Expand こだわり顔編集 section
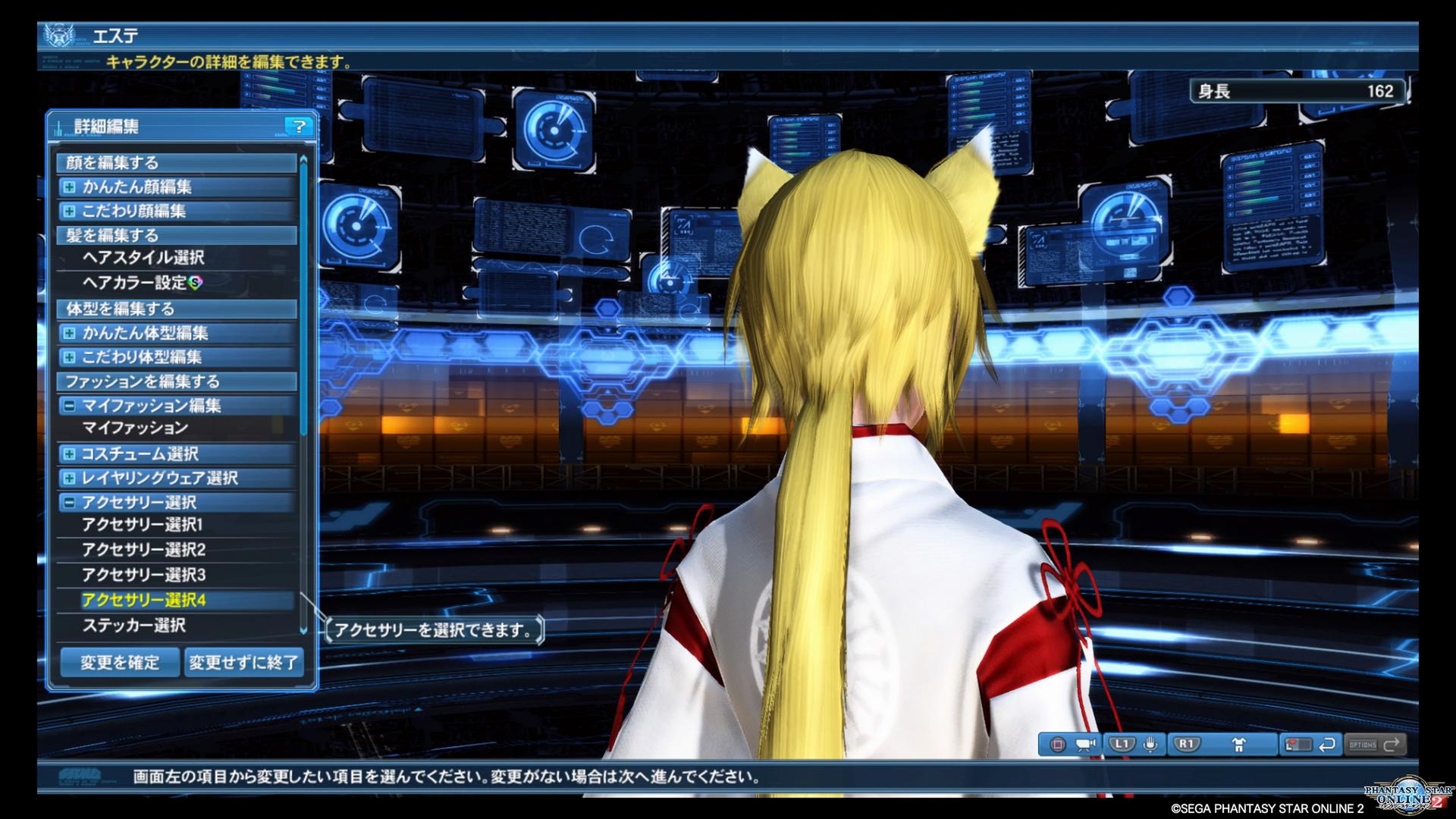Image resolution: width=1456 pixels, height=819 pixels. (x=69, y=211)
